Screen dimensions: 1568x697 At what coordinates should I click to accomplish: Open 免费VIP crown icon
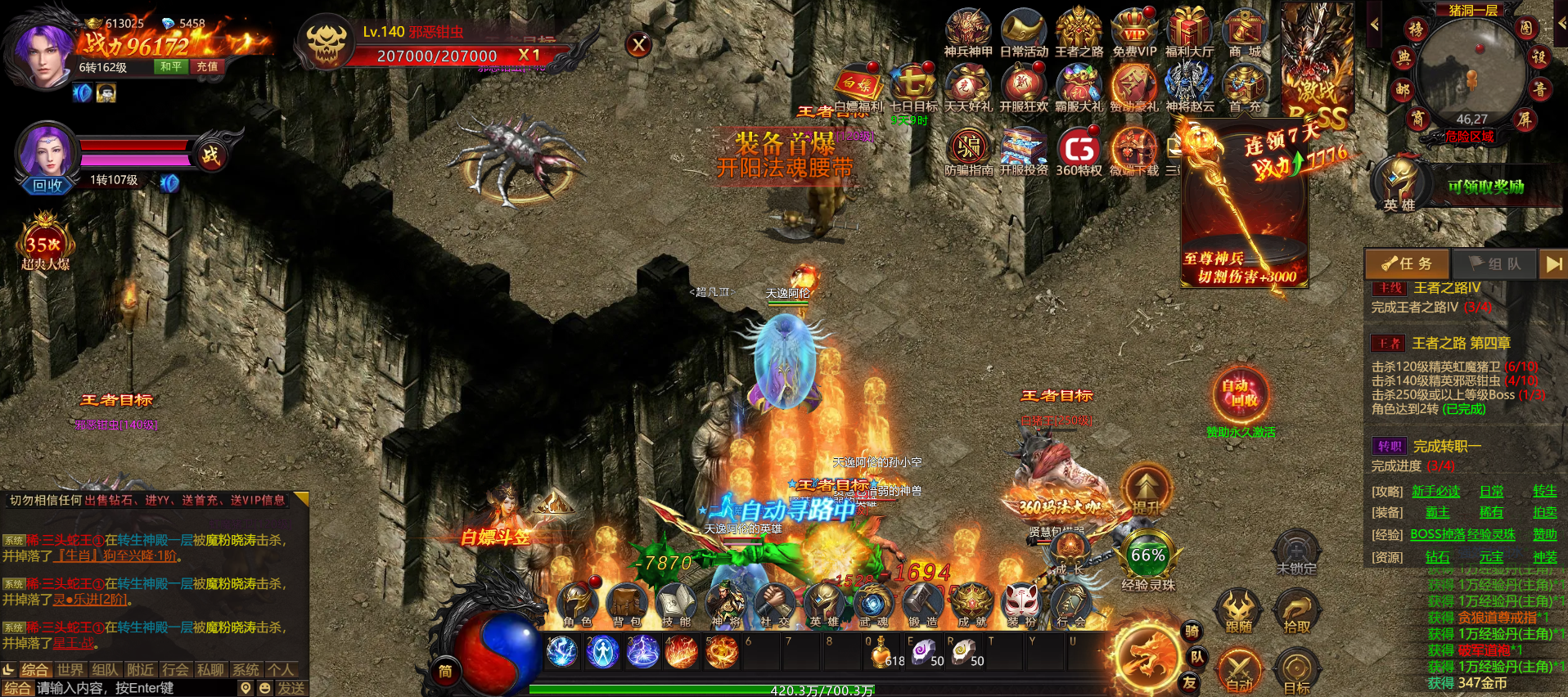(x=1134, y=31)
